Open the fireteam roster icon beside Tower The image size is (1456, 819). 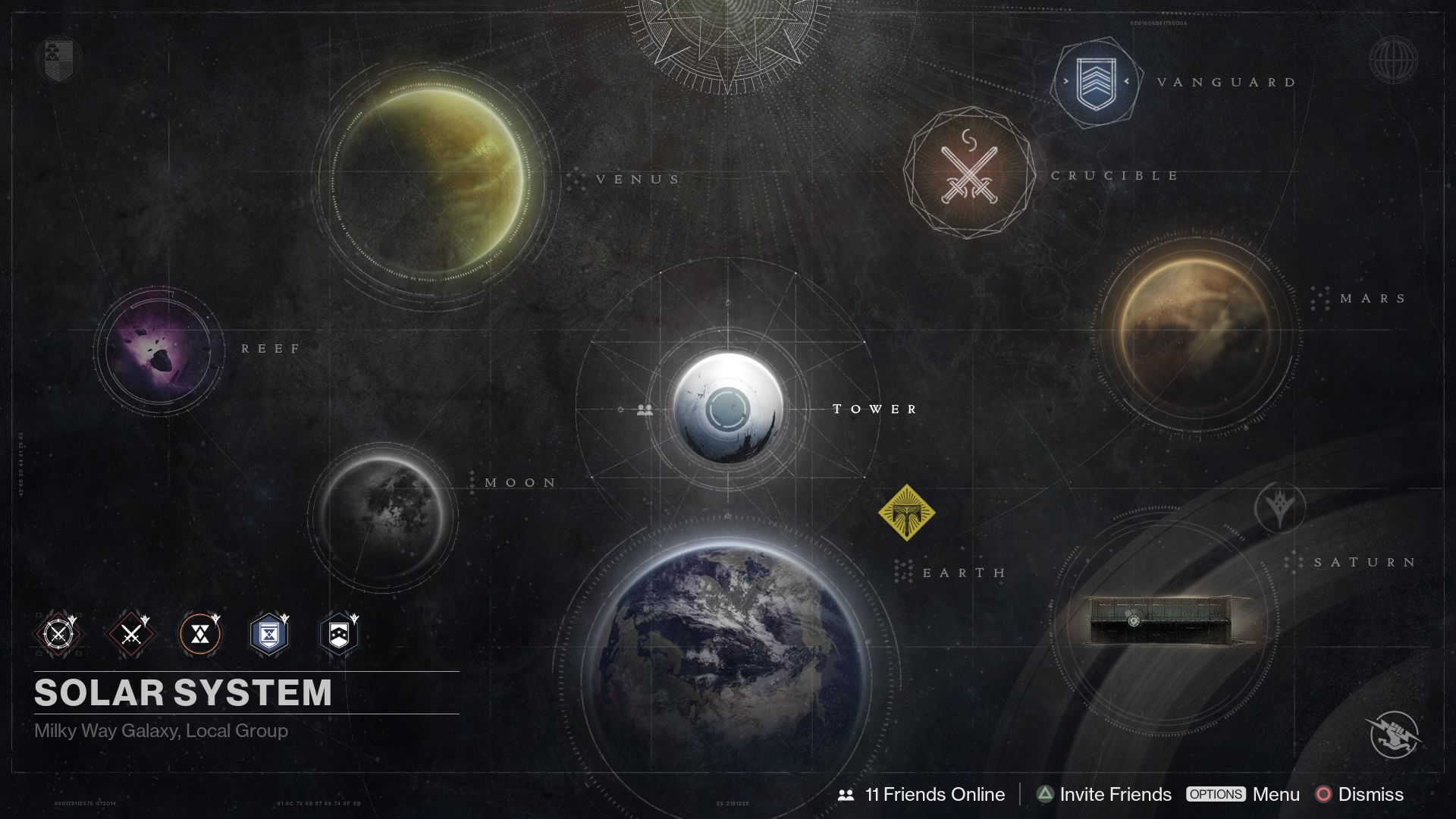[x=645, y=409]
